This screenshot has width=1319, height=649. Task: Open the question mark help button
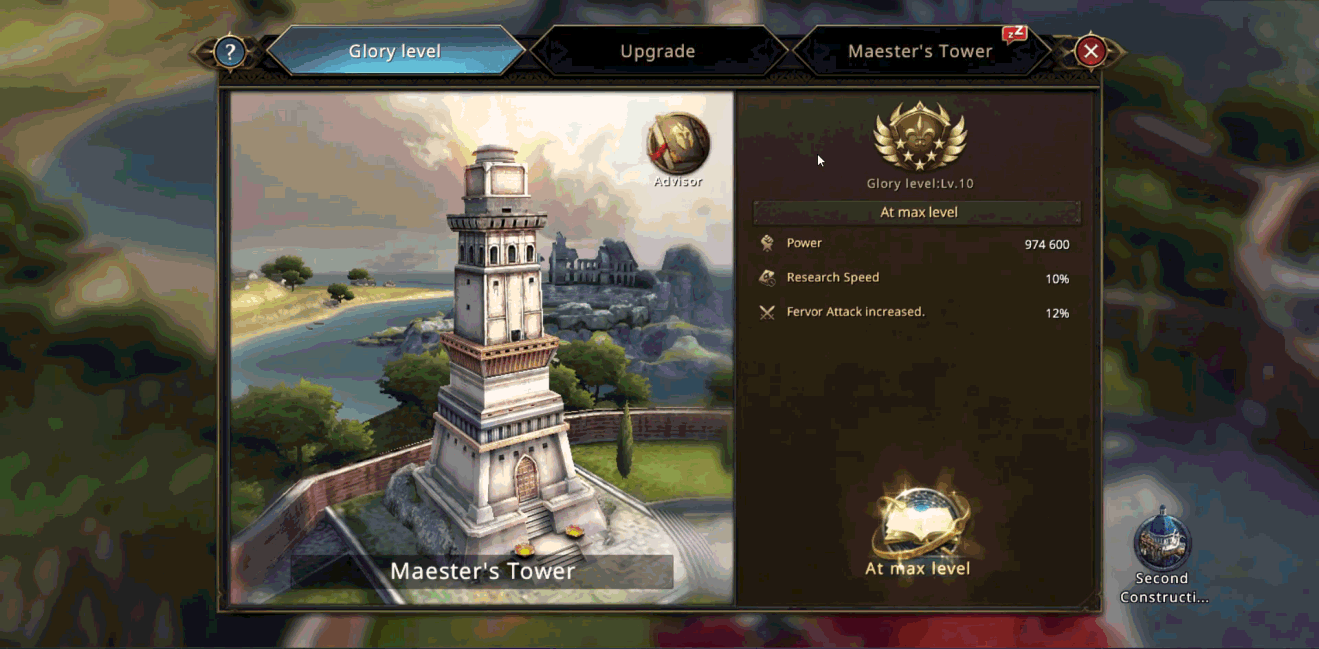click(230, 52)
